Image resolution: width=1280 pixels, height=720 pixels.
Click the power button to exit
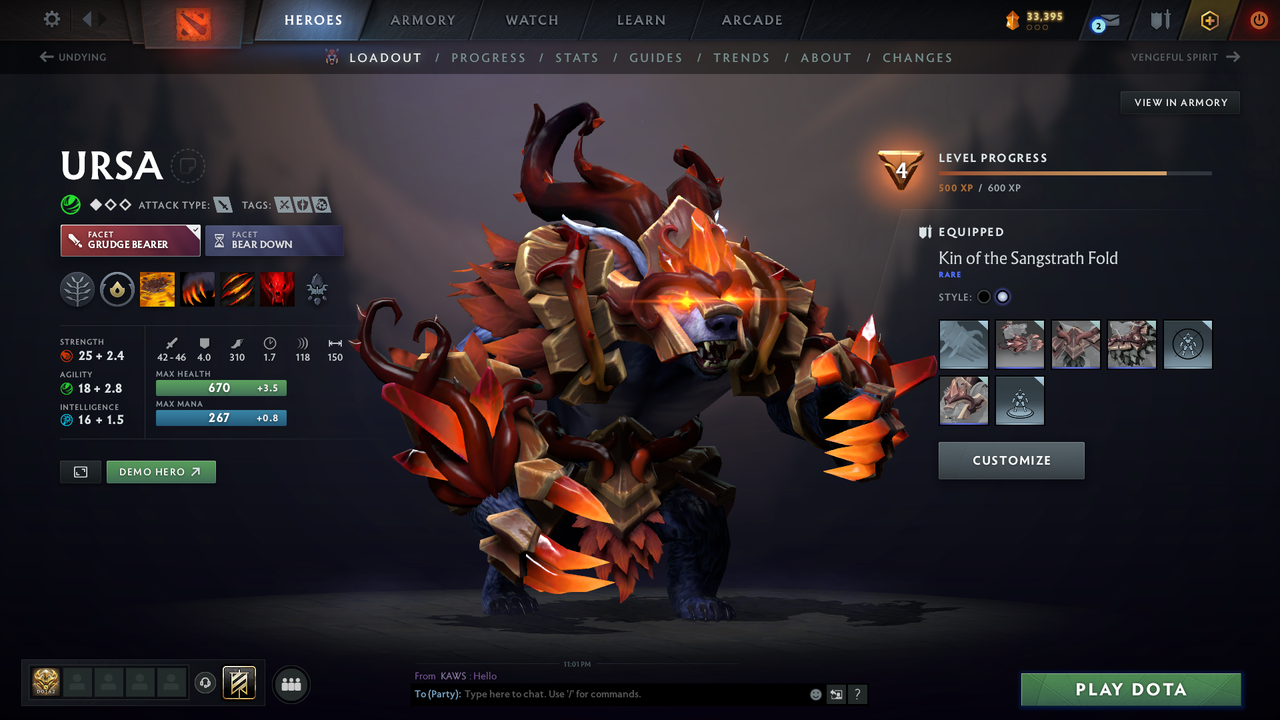1258,18
